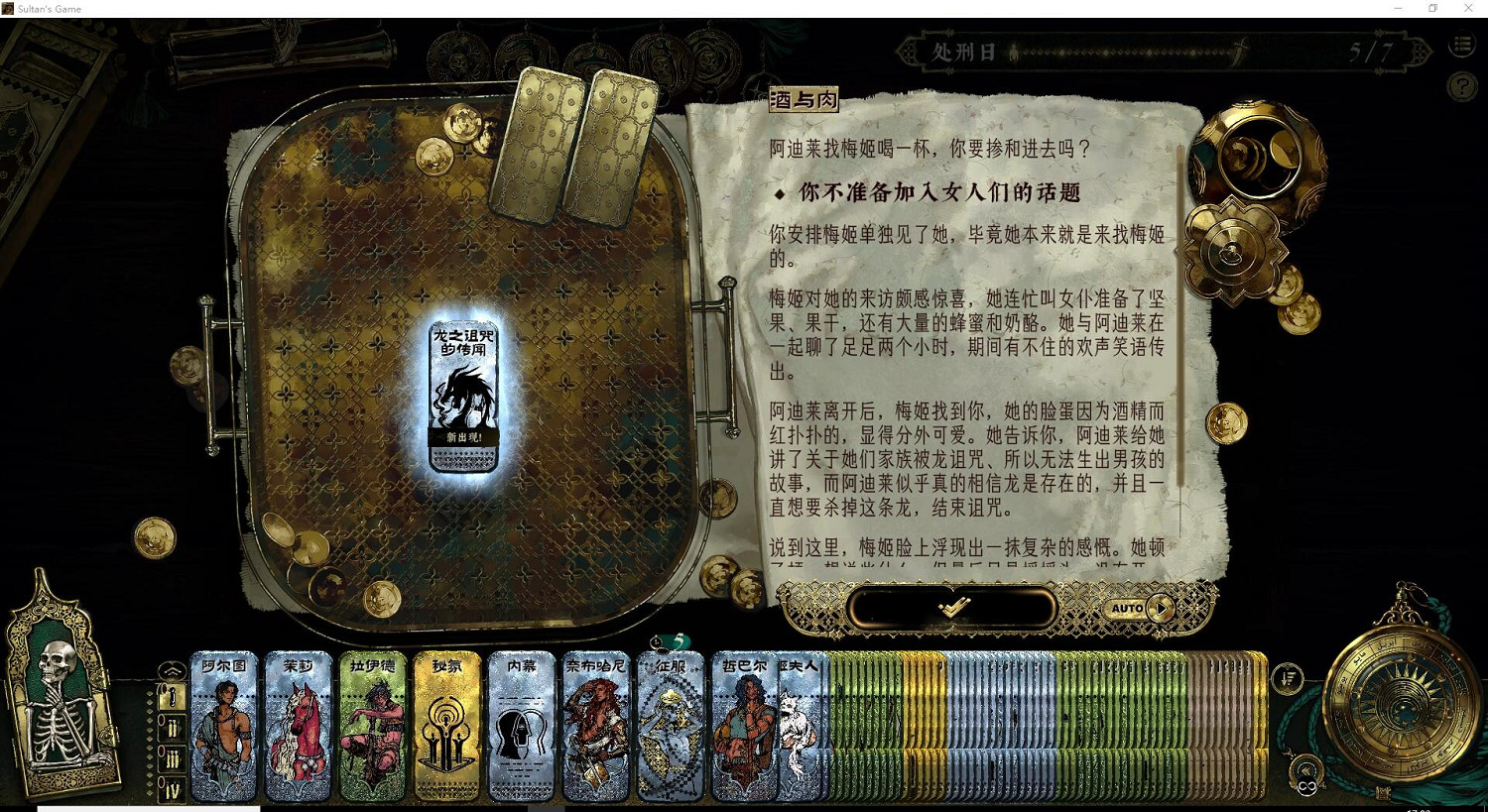This screenshot has width=1488, height=812.
Task: Switch to the tier IV filter tab
Action: point(171,786)
